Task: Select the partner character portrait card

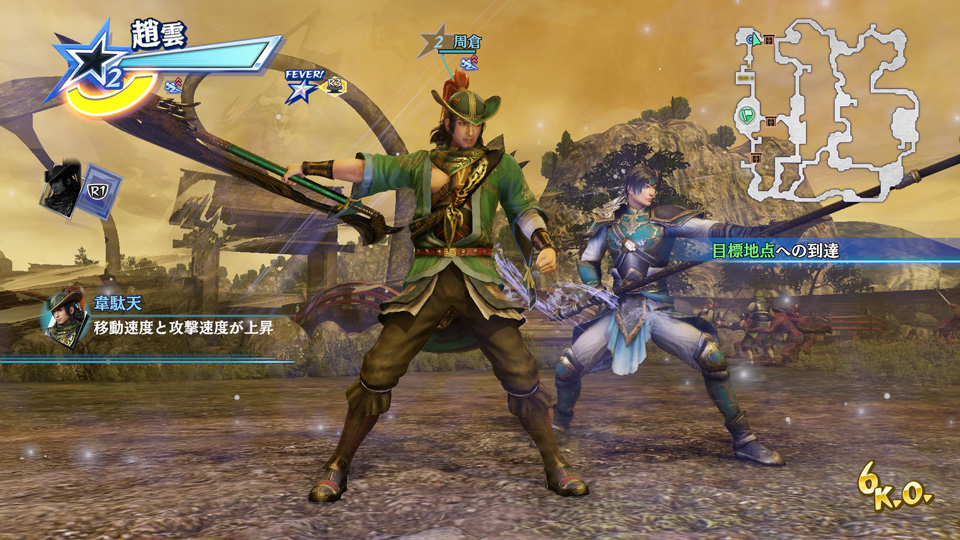Action: click(62, 187)
